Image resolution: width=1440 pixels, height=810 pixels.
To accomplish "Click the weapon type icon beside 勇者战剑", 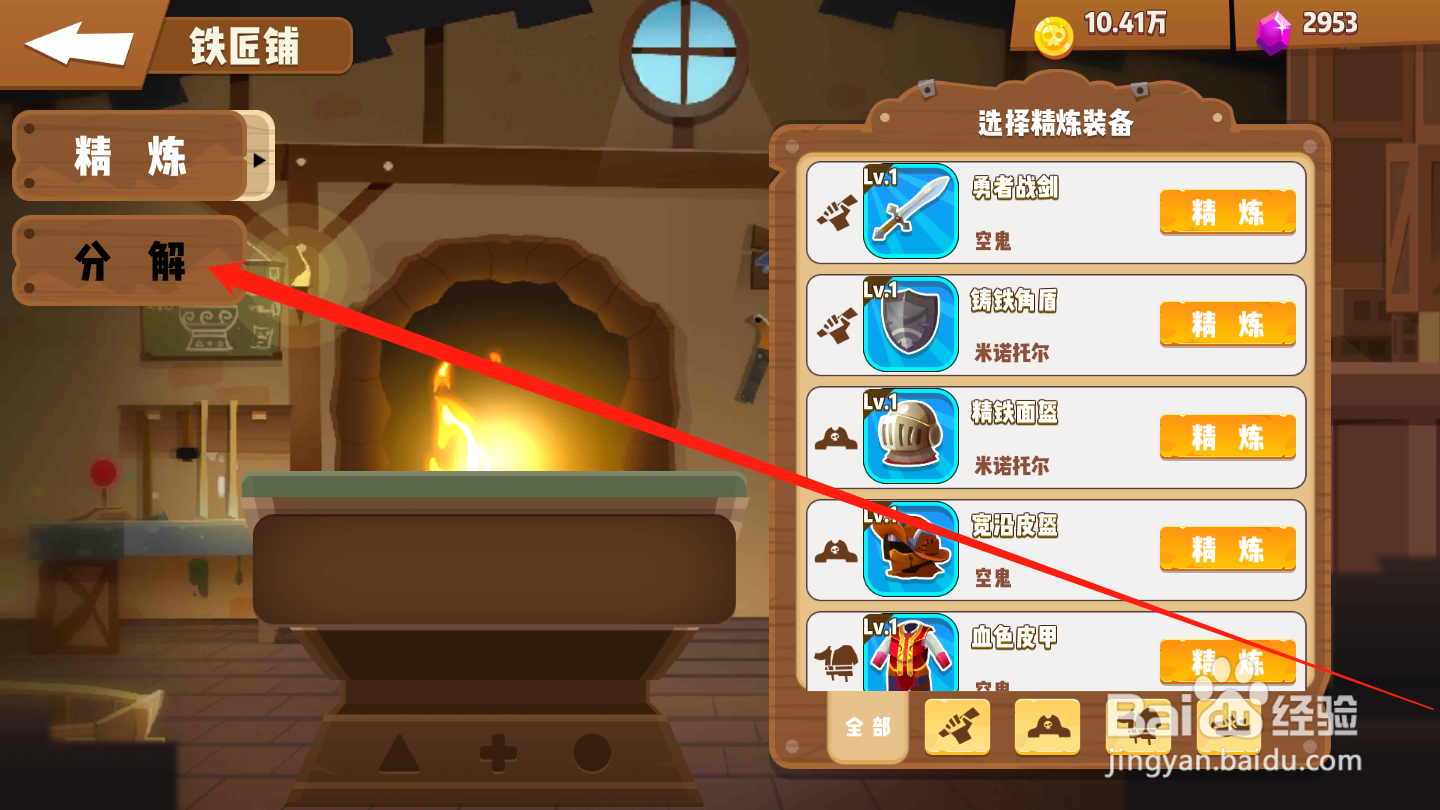I will [x=838, y=211].
